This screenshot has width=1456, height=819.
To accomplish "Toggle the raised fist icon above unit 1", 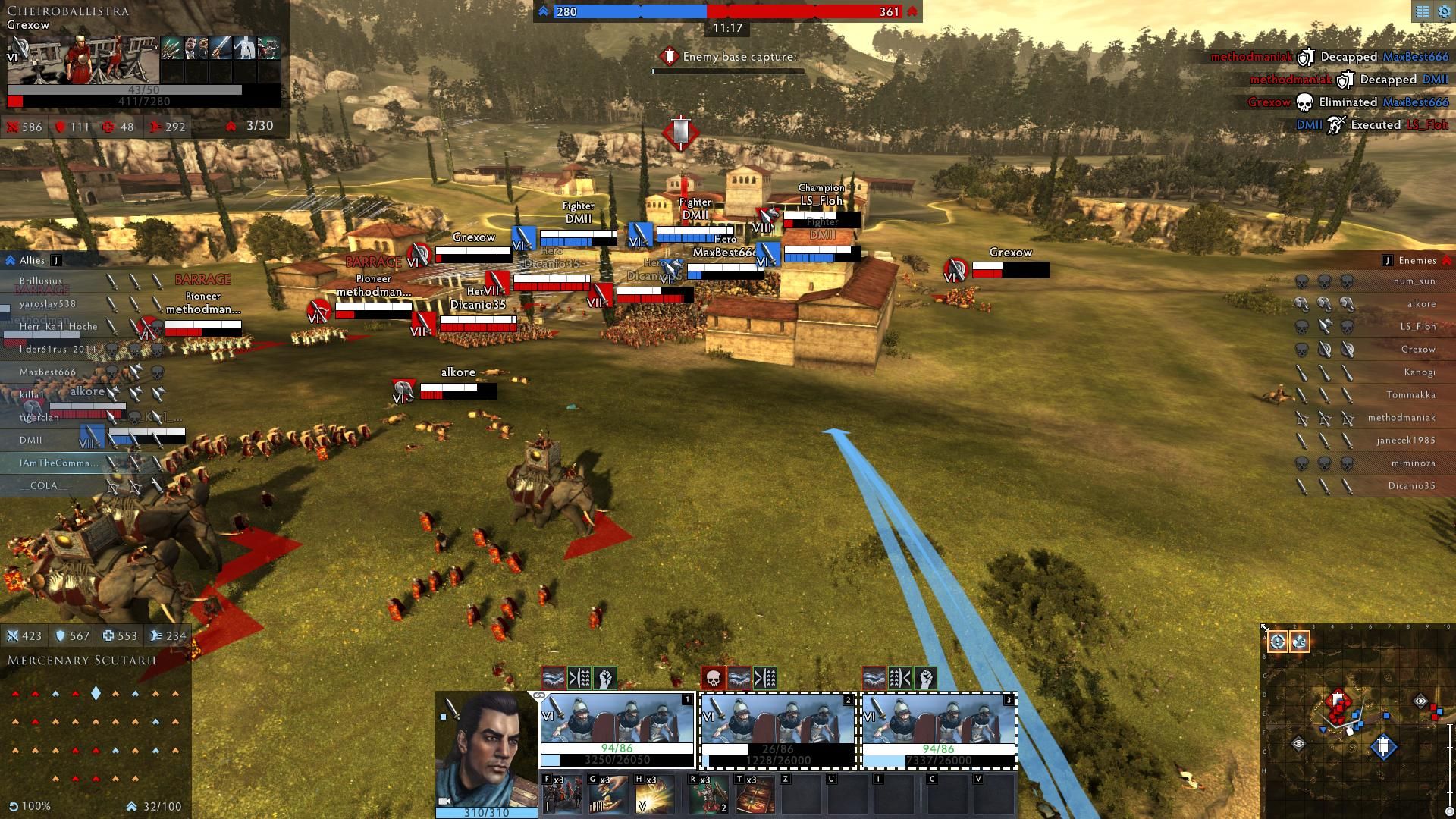I will pos(605,678).
